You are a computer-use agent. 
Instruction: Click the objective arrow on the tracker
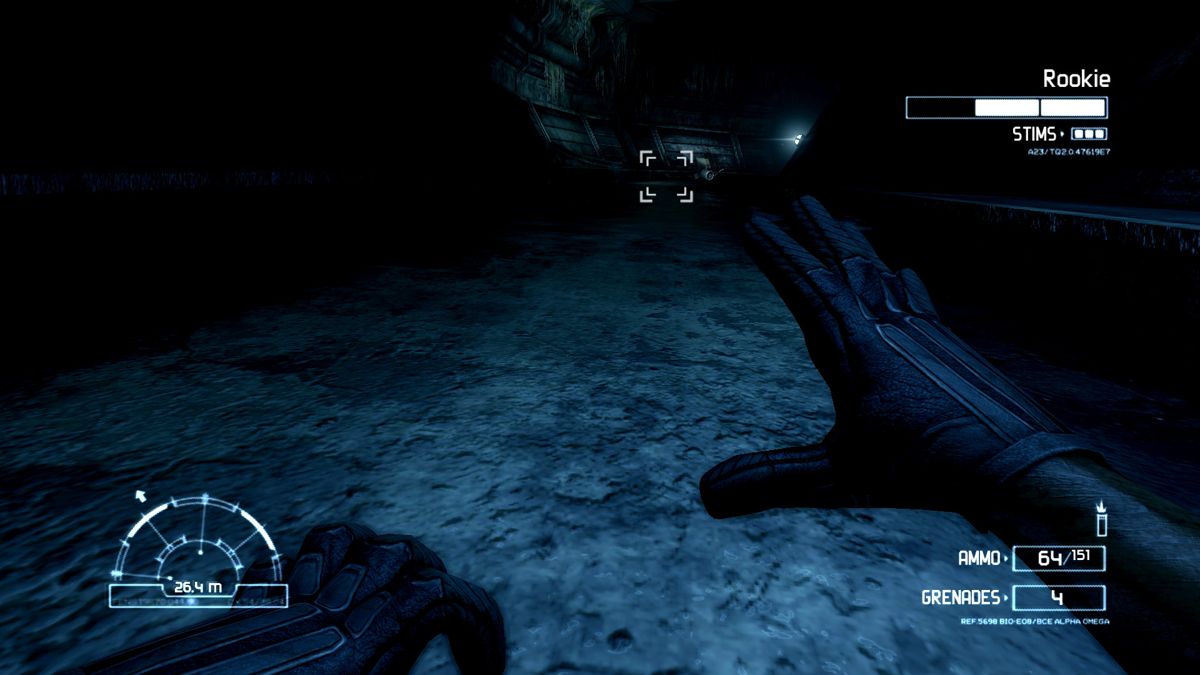[x=141, y=494]
